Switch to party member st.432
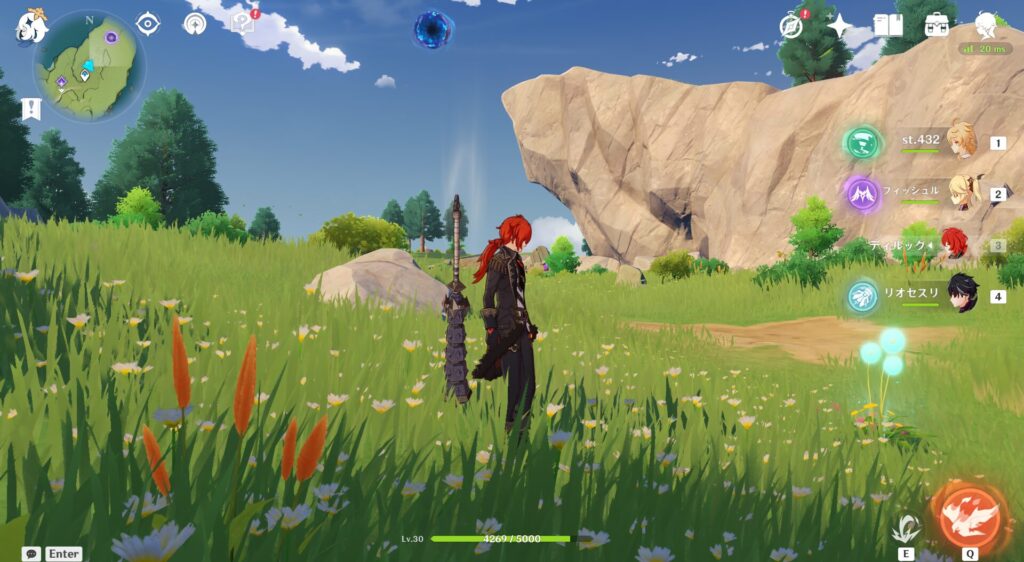The image size is (1024, 562). pos(962,142)
